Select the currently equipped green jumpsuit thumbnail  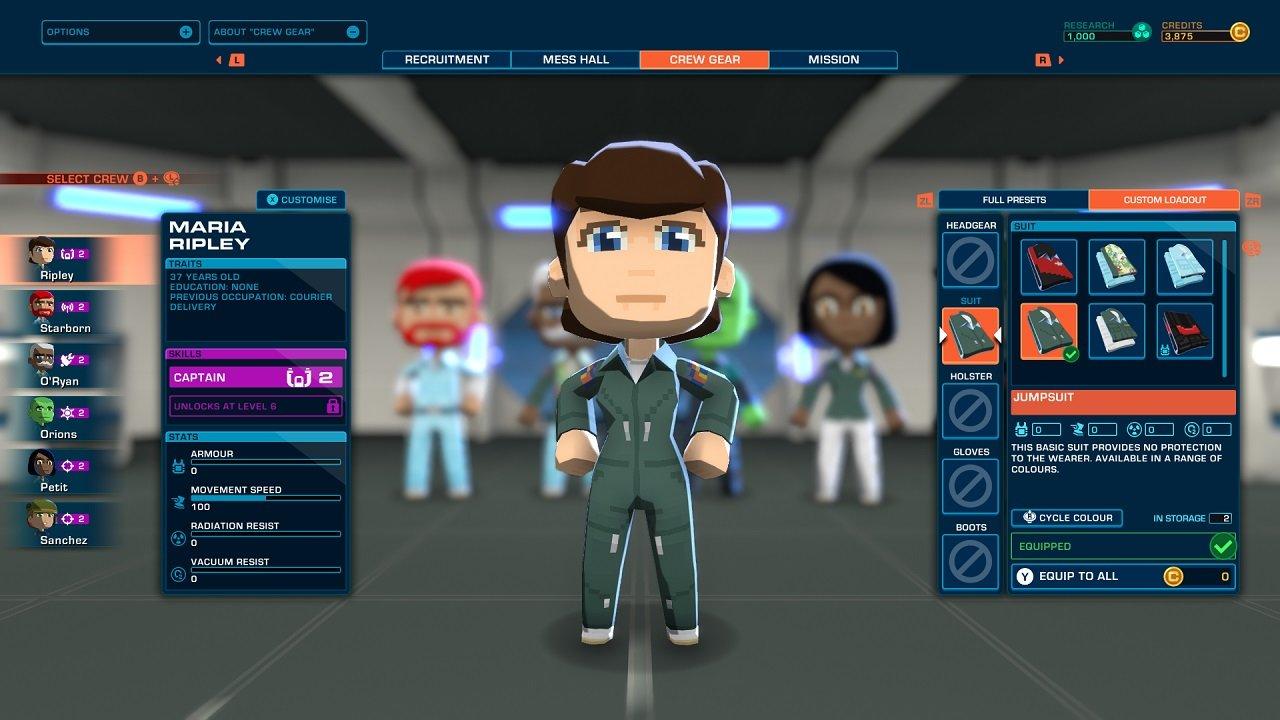1048,330
